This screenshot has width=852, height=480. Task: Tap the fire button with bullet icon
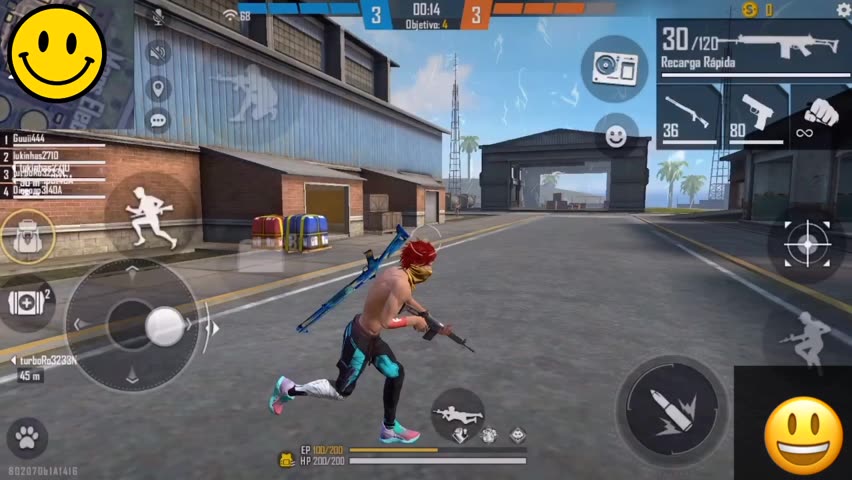671,410
